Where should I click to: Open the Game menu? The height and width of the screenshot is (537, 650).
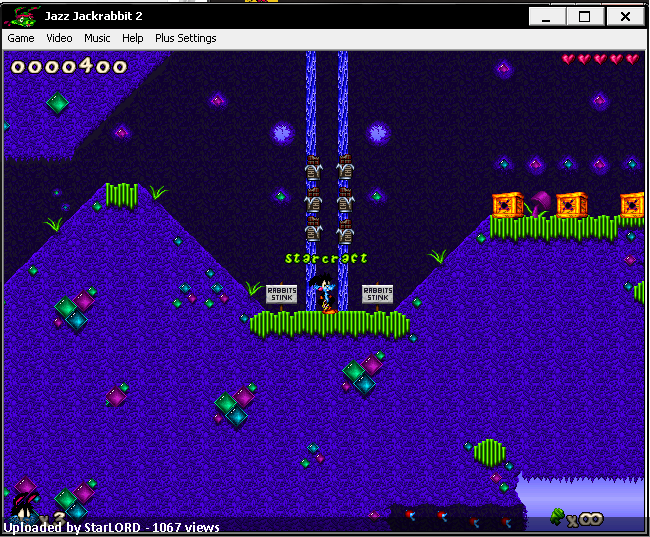(x=21, y=38)
